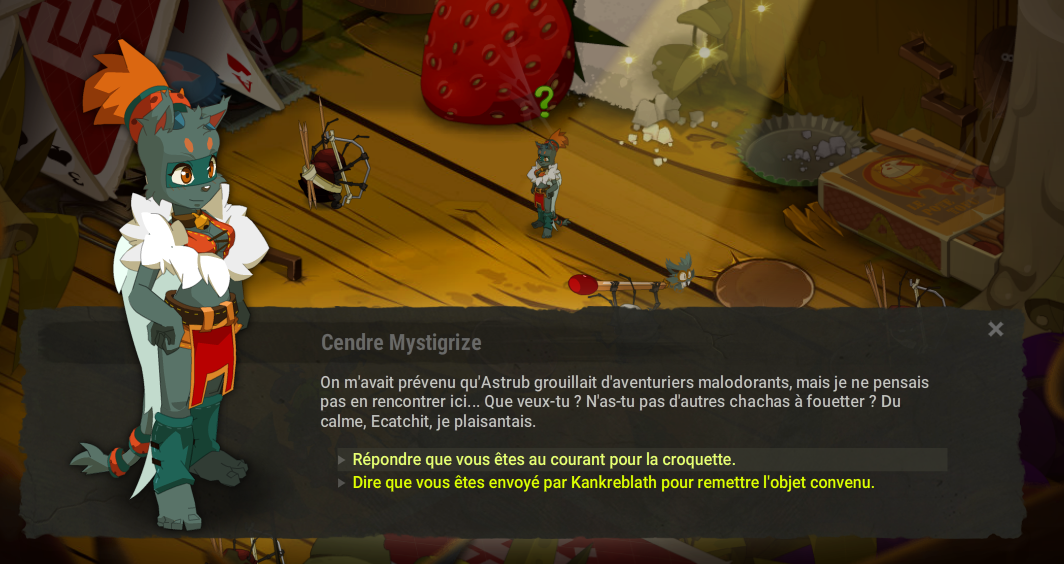1064x564 pixels.
Task: Choose the reply about the croquette
Action: pyautogui.click(x=544, y=460)
